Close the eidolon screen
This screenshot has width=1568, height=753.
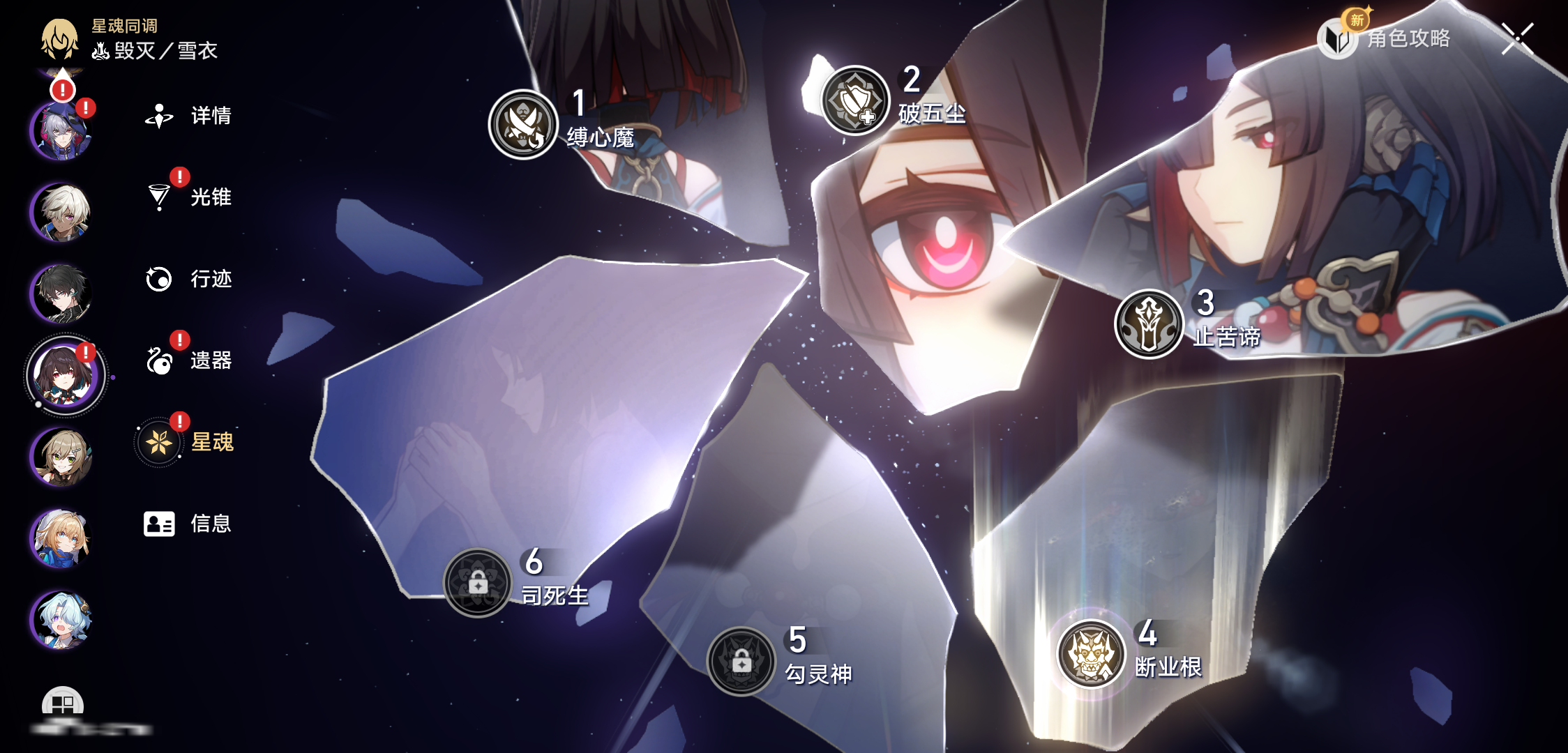(1517, 38)
